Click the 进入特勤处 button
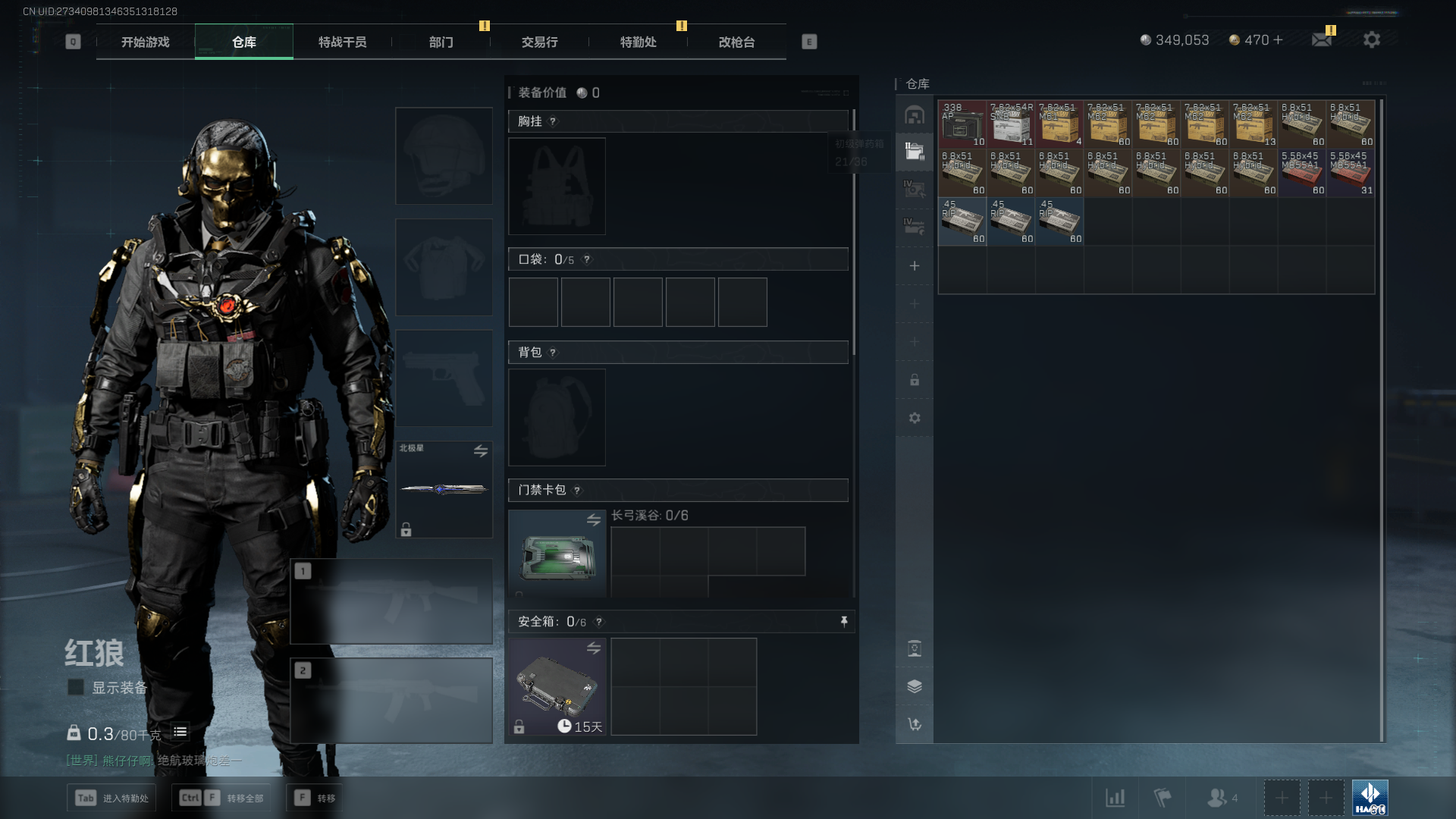 (111, 798)
